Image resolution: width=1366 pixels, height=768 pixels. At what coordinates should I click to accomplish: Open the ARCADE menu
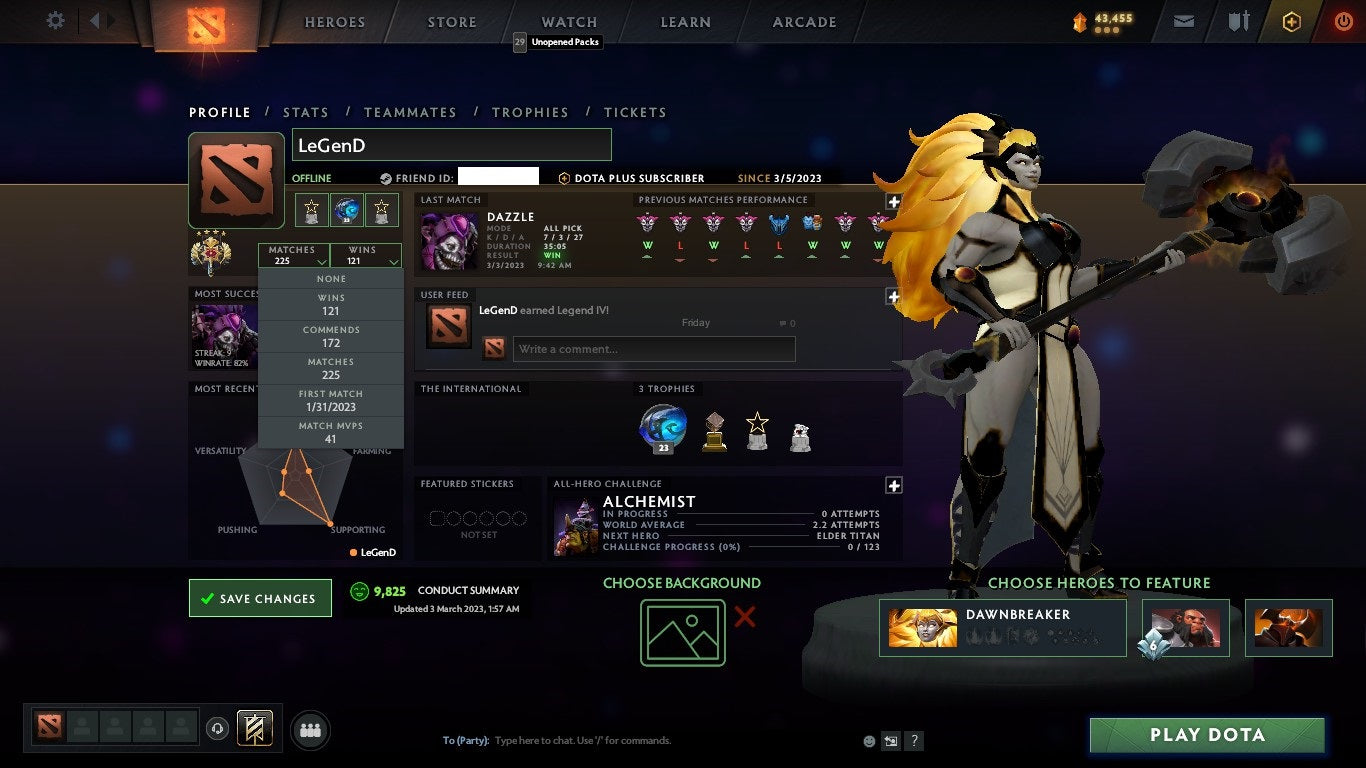[x=803, y=21]
